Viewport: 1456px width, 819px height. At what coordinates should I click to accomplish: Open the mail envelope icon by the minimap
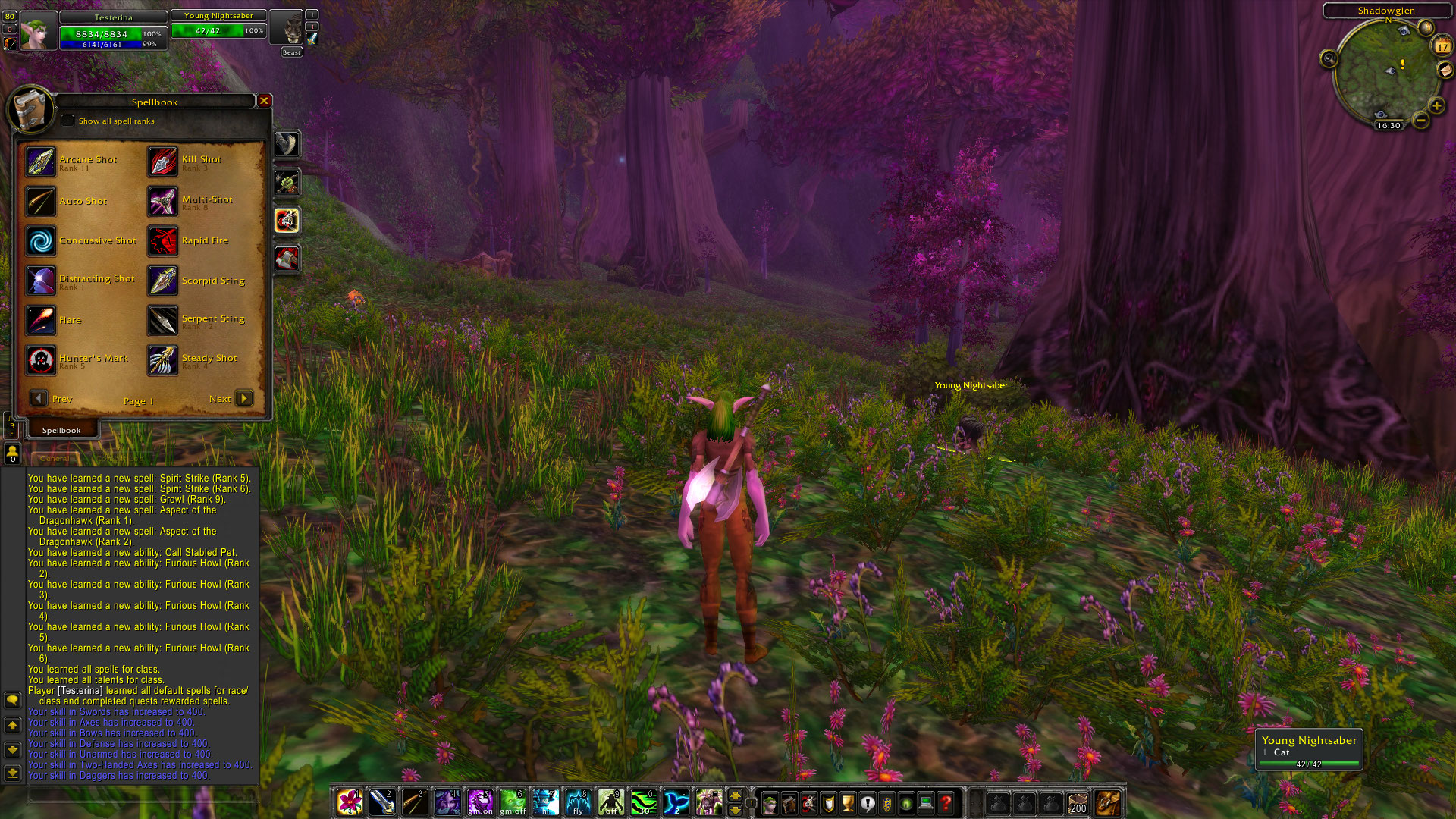[1445, 70]
